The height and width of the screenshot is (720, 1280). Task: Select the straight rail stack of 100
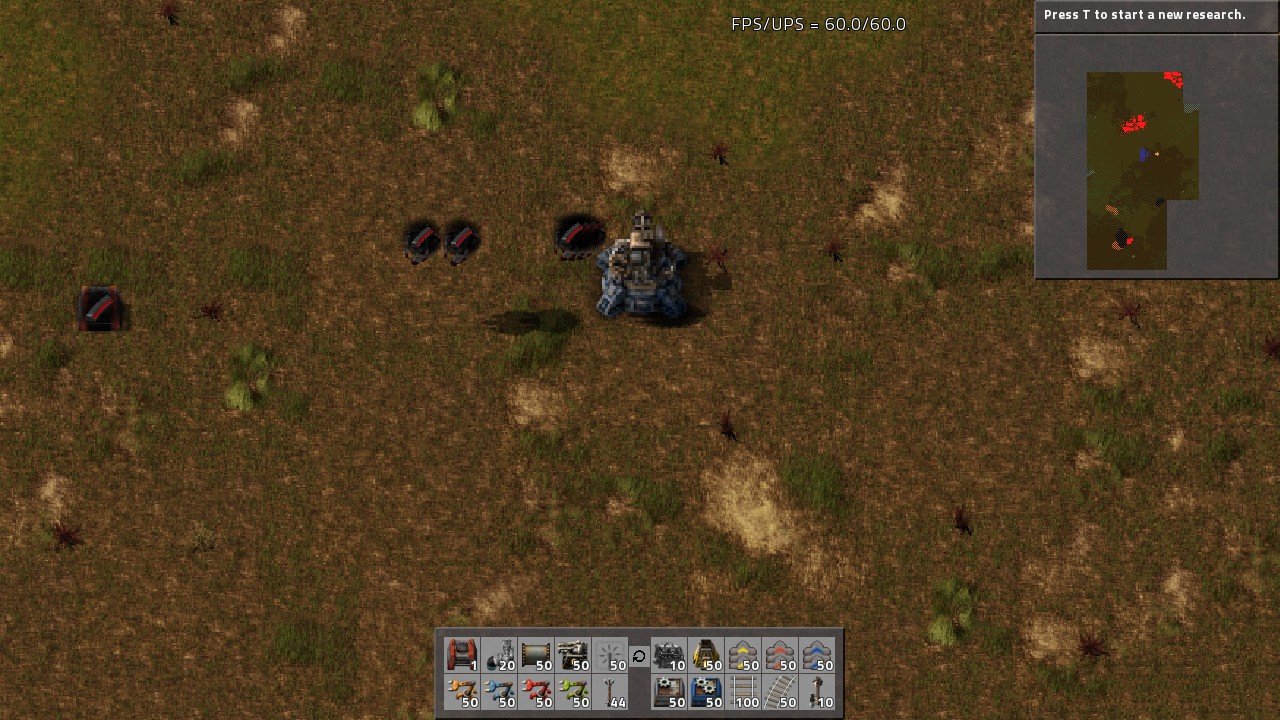(x=742, y=692)
